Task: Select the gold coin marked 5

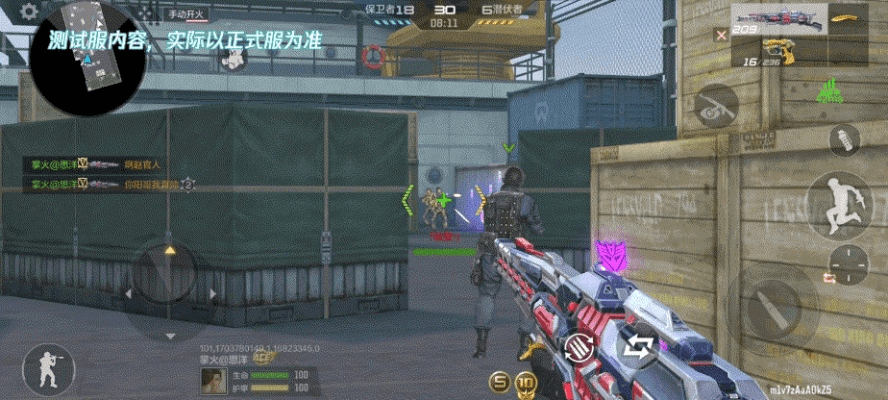Action: tap(499, 381)
